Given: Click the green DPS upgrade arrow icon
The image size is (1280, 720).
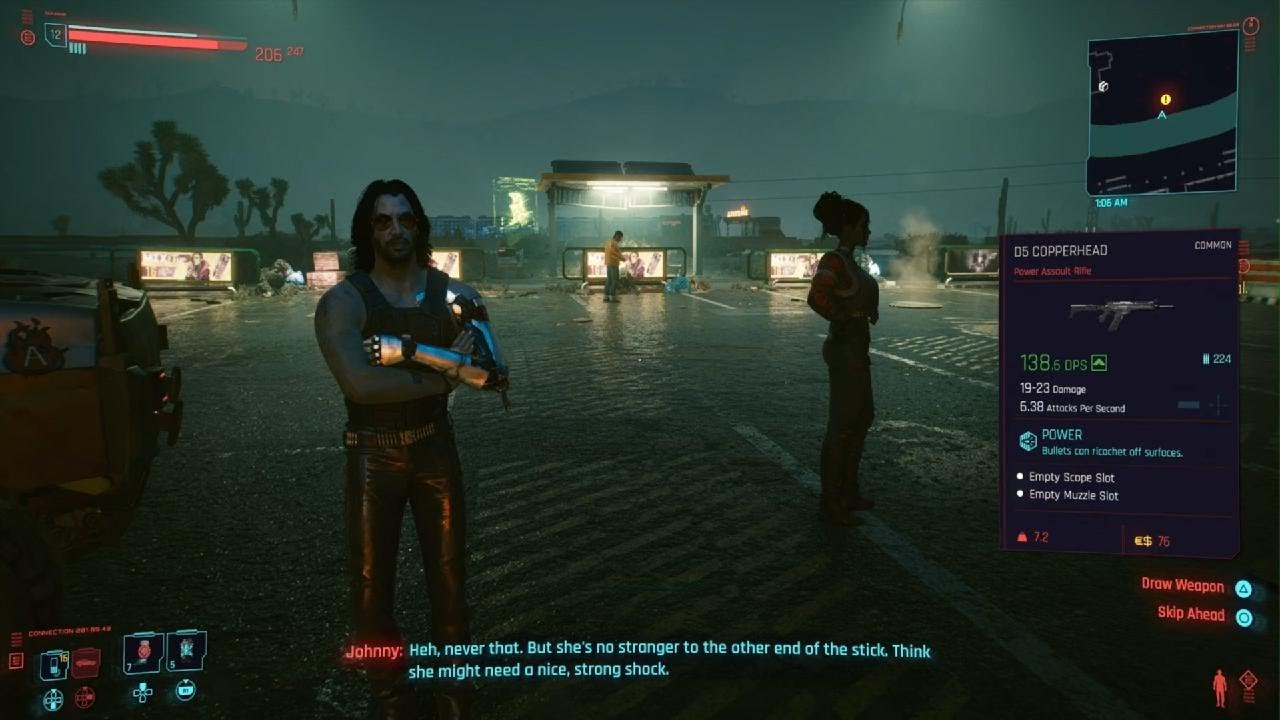Looking at the screenshot, I should pos(1098,364).
